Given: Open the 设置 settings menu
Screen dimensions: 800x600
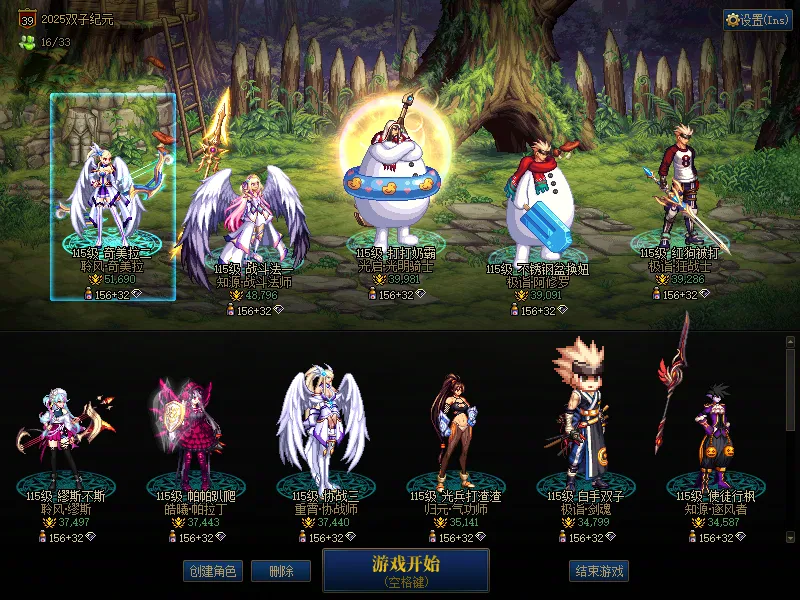Looking at the screenshot, I should point(757,20).
